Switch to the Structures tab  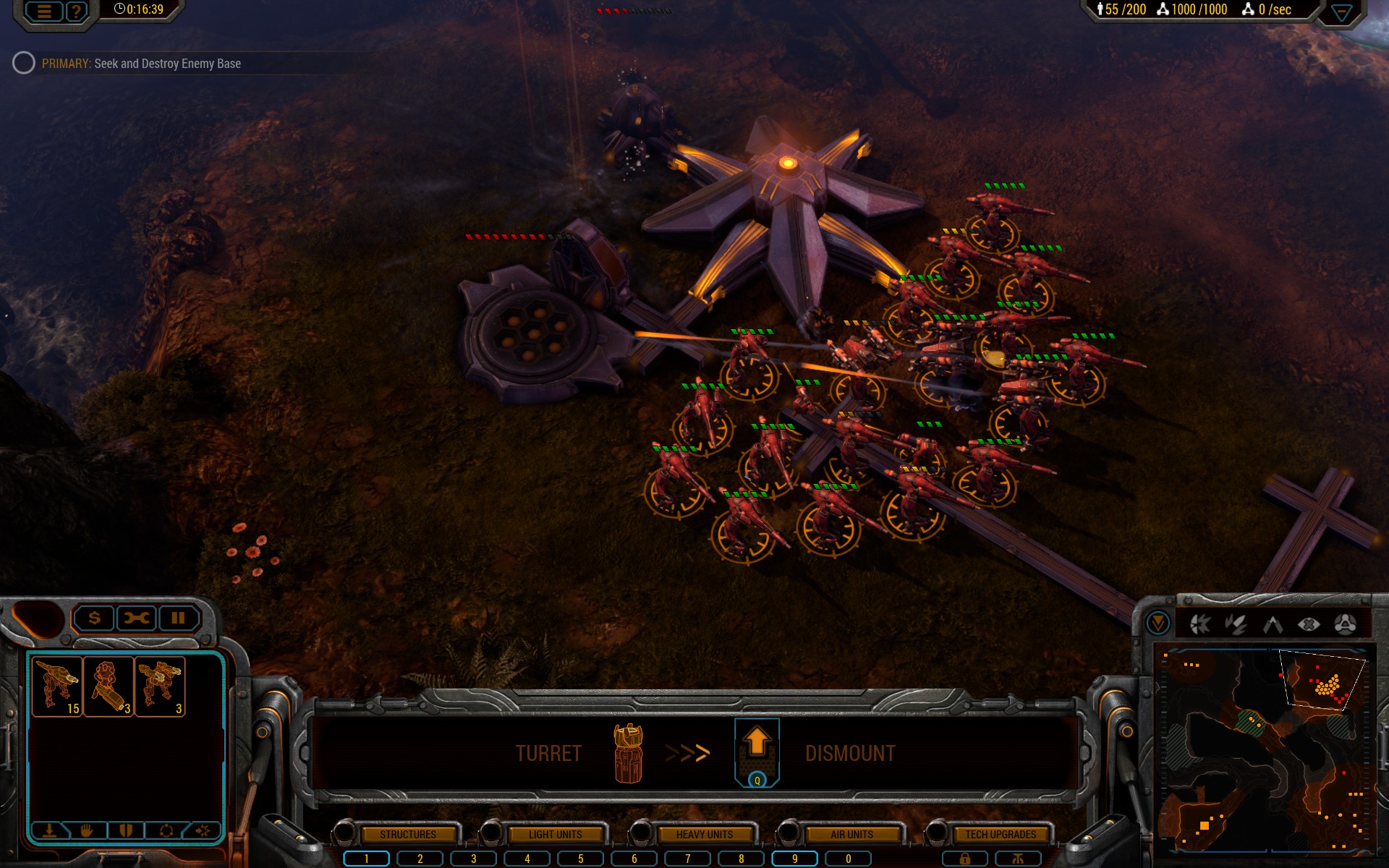(x=407, y=834)
